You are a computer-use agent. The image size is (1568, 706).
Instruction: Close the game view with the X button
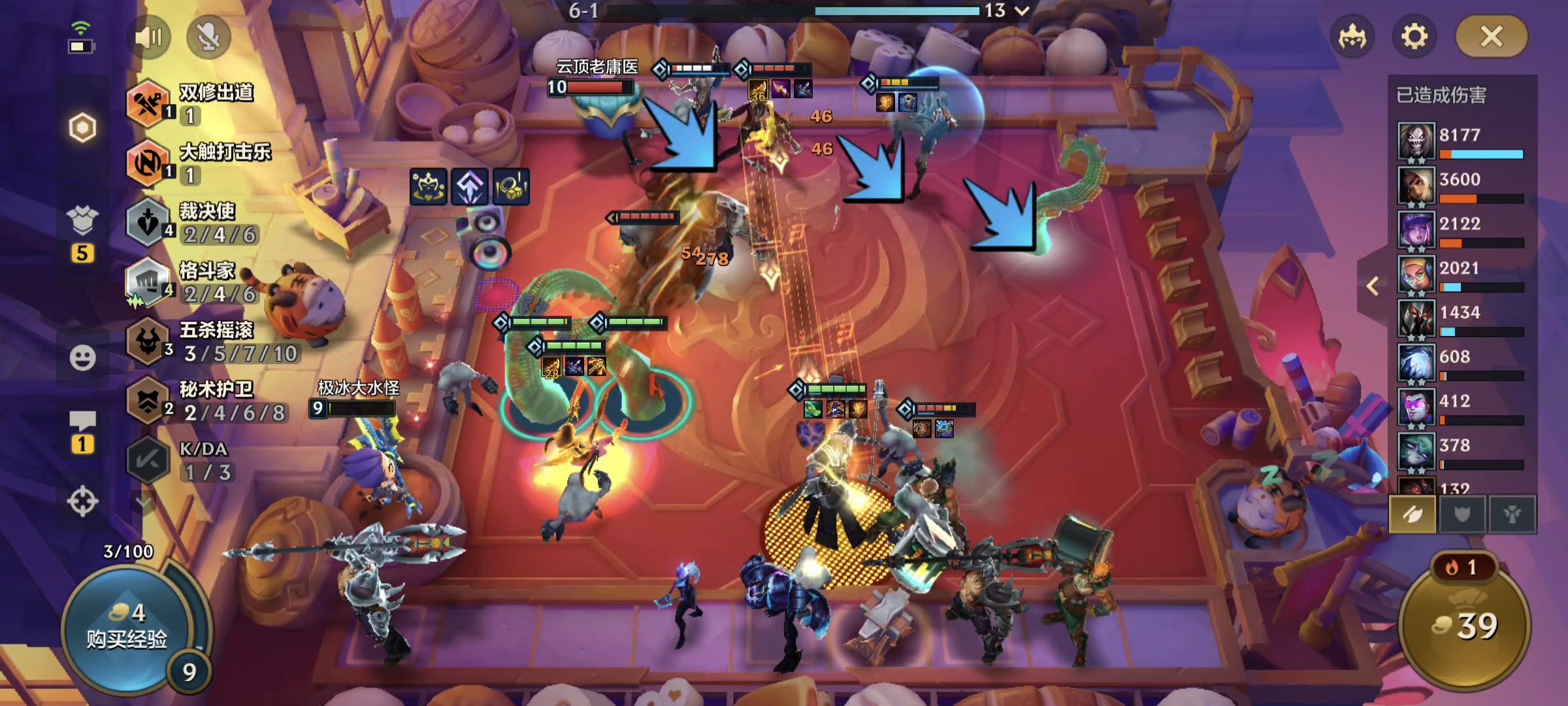click(x=1492, y=37)
